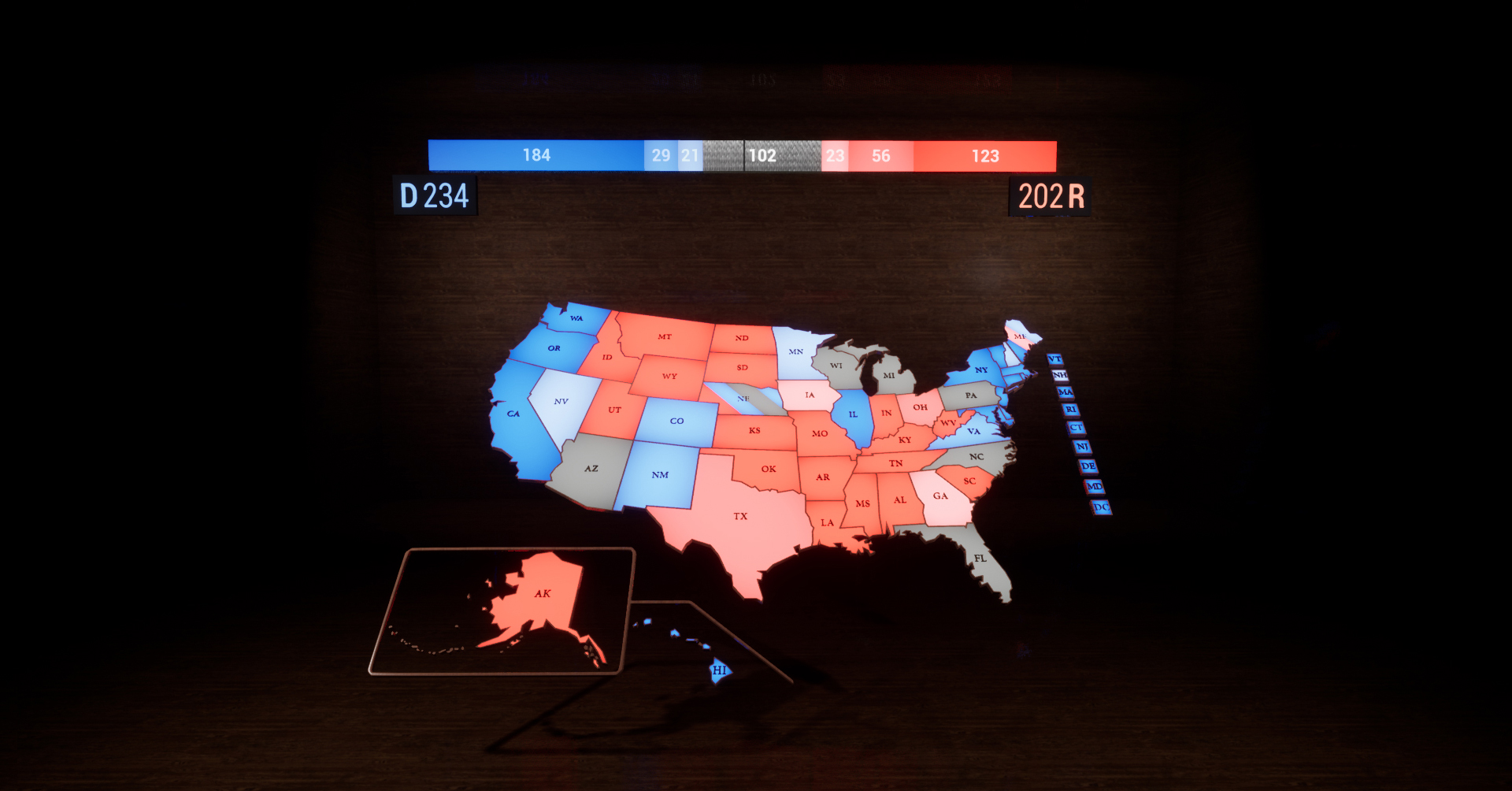This screenshot has height=791, width=1512.
Task: Pick the Florida state tile
Action: click(x=980, y=559)
